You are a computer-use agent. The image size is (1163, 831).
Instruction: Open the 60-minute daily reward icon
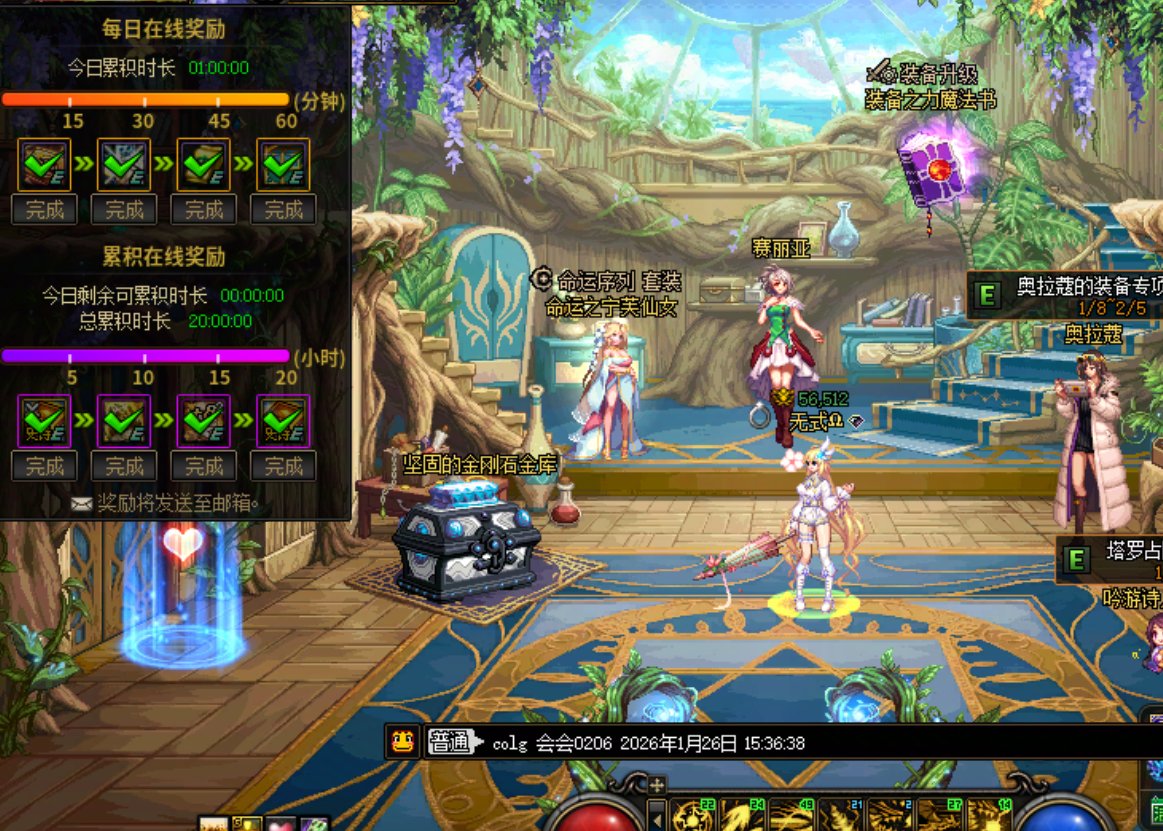[284, 165]
